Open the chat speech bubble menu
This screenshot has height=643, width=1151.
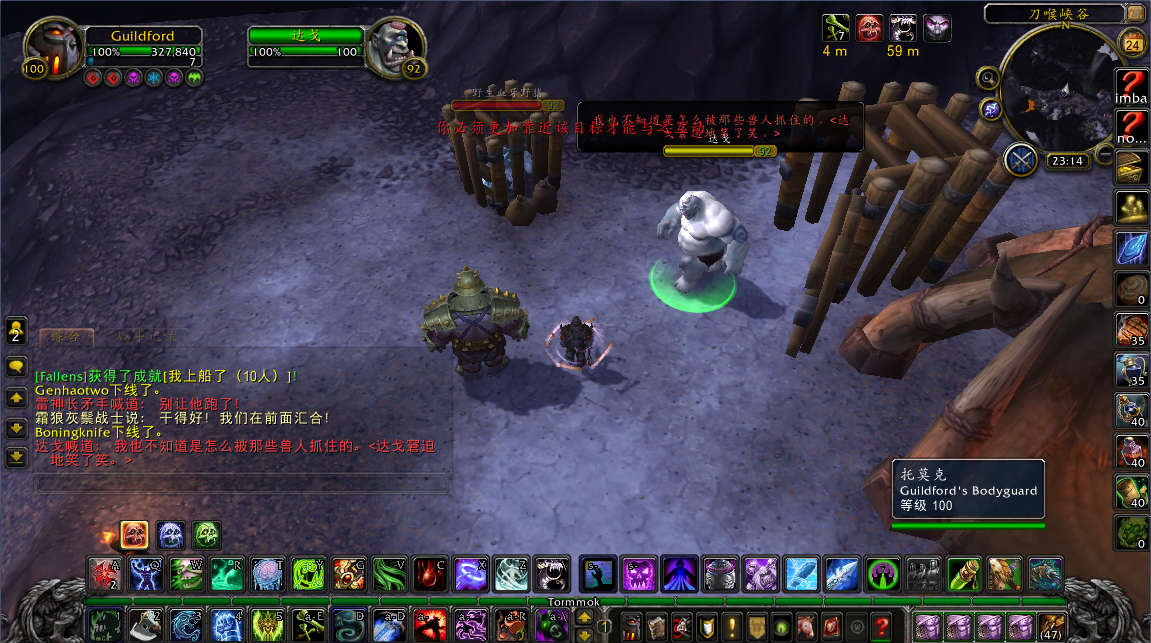[x=16, y=367]
